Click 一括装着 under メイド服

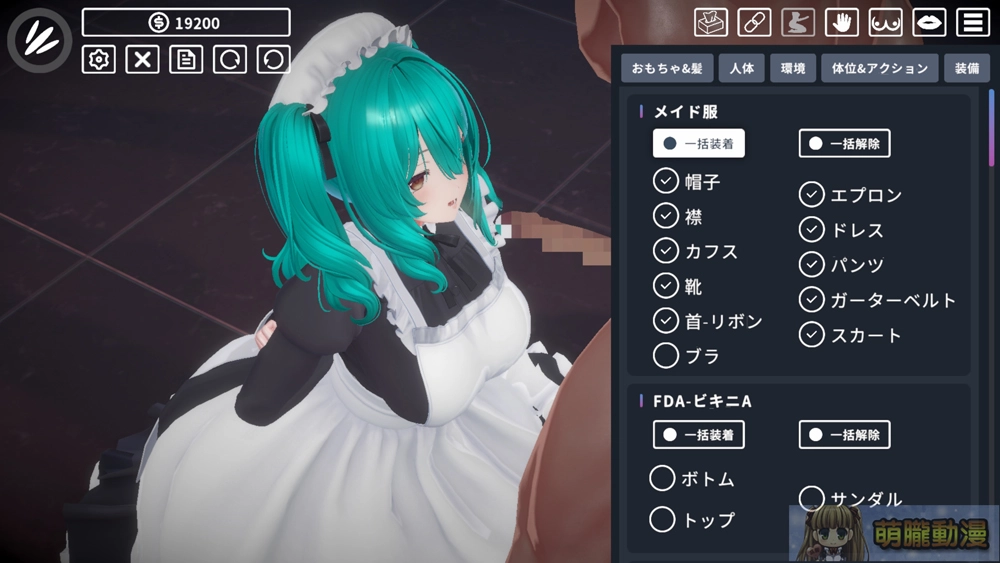click(699, 143)
